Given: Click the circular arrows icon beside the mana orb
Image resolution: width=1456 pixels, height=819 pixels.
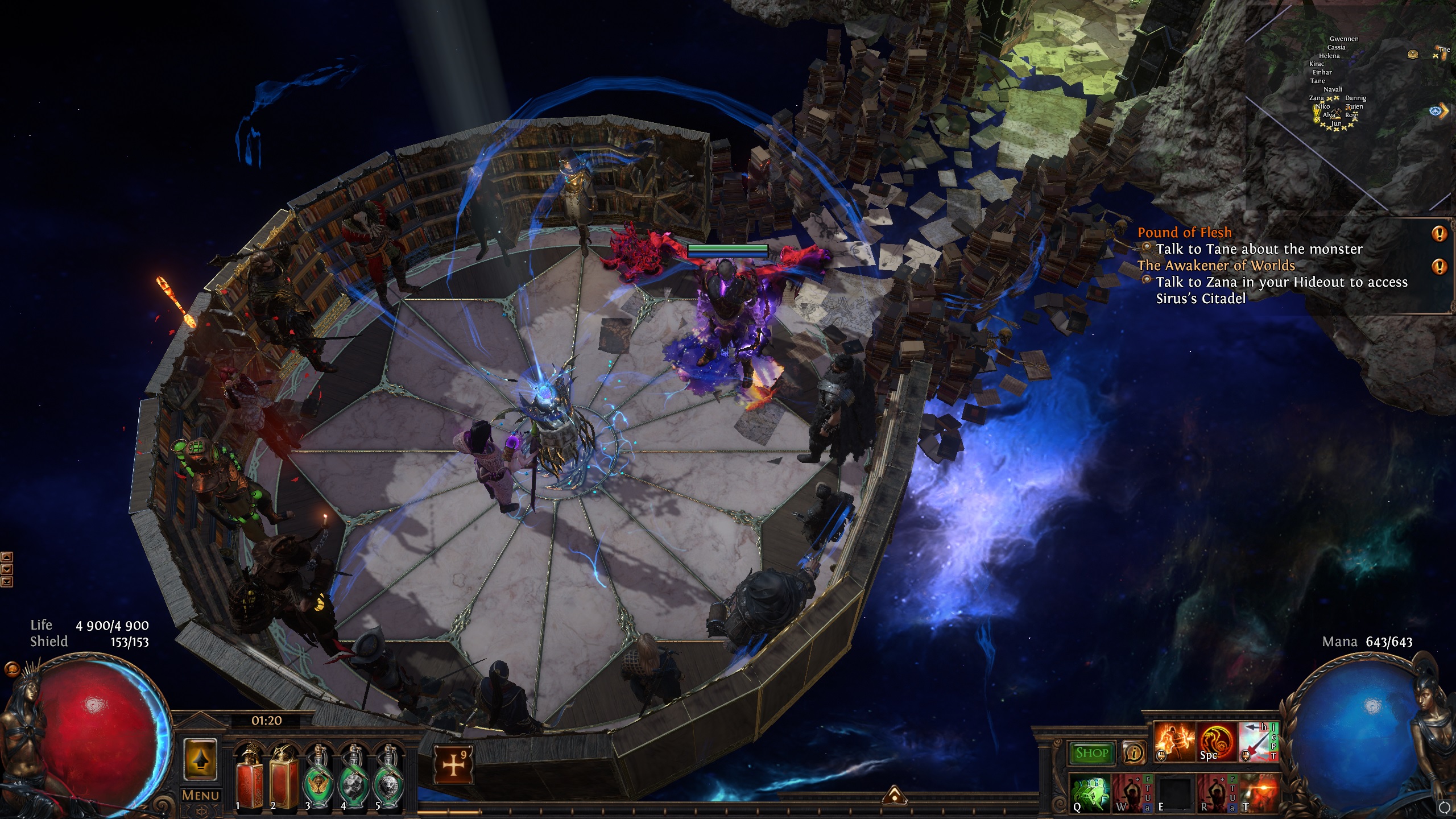Looking at the screenshot, I should 1444,808.
